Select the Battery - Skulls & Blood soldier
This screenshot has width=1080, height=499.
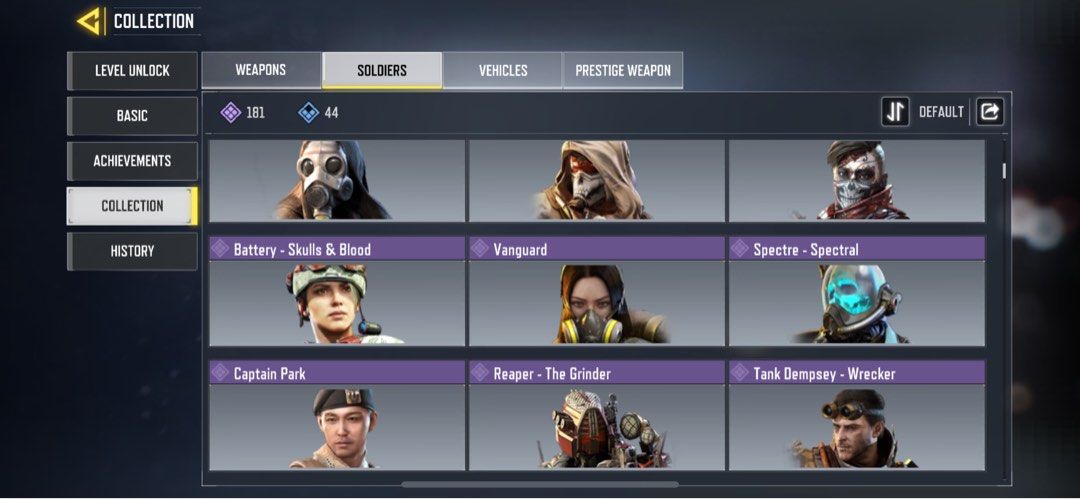[x=337, y=292]
